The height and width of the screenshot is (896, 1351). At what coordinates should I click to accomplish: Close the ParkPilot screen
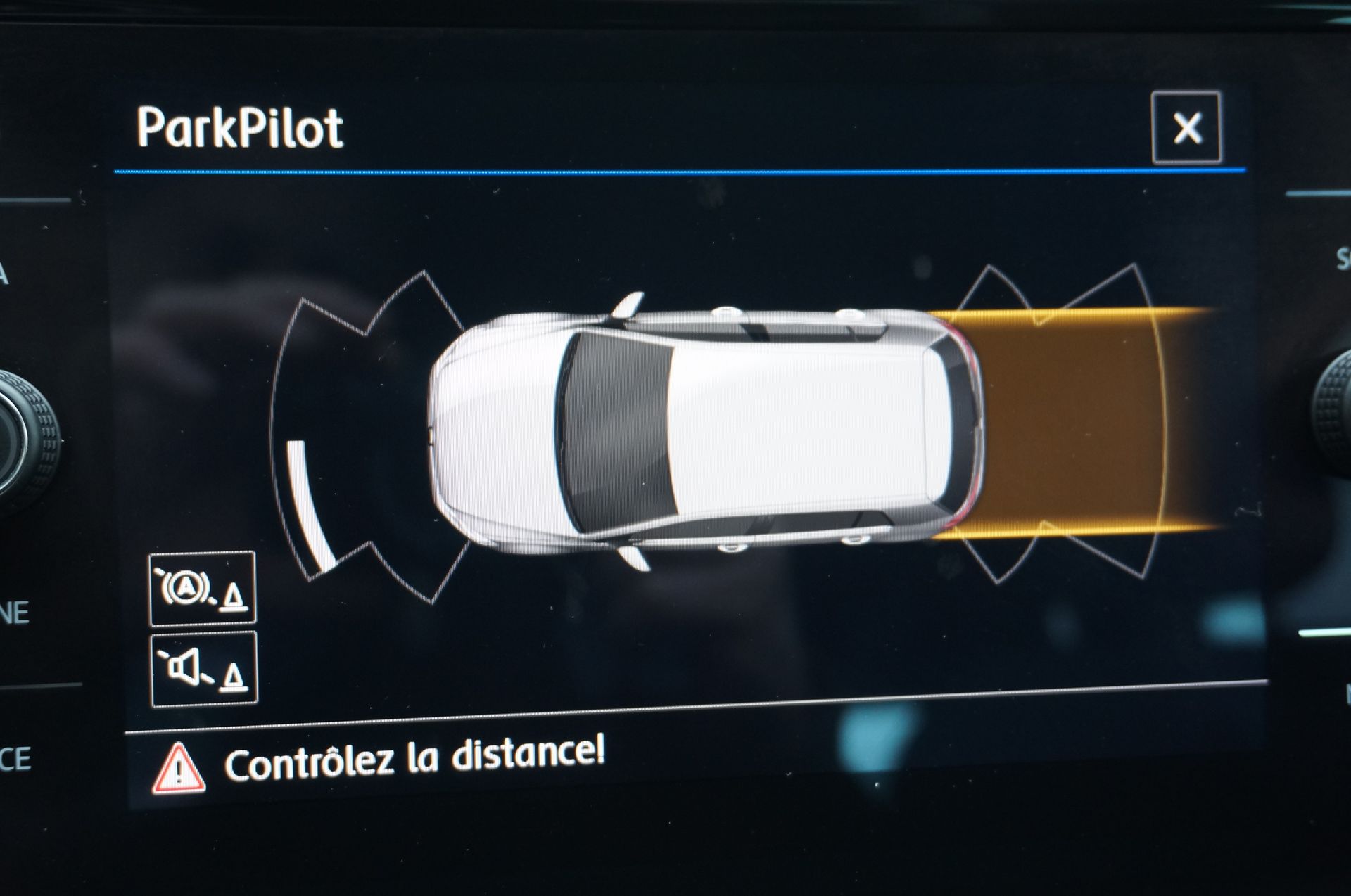tap(1186, 128)
